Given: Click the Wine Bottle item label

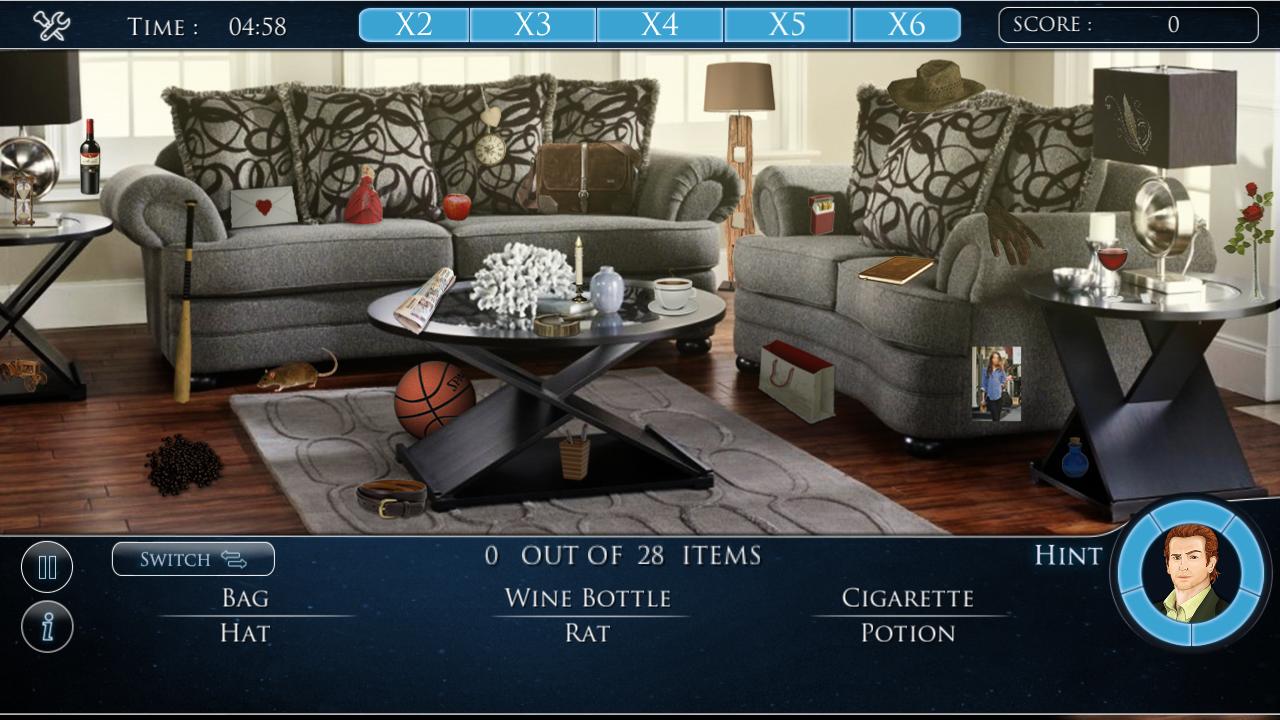Looking at the screenshot, I should click(589, 598).
